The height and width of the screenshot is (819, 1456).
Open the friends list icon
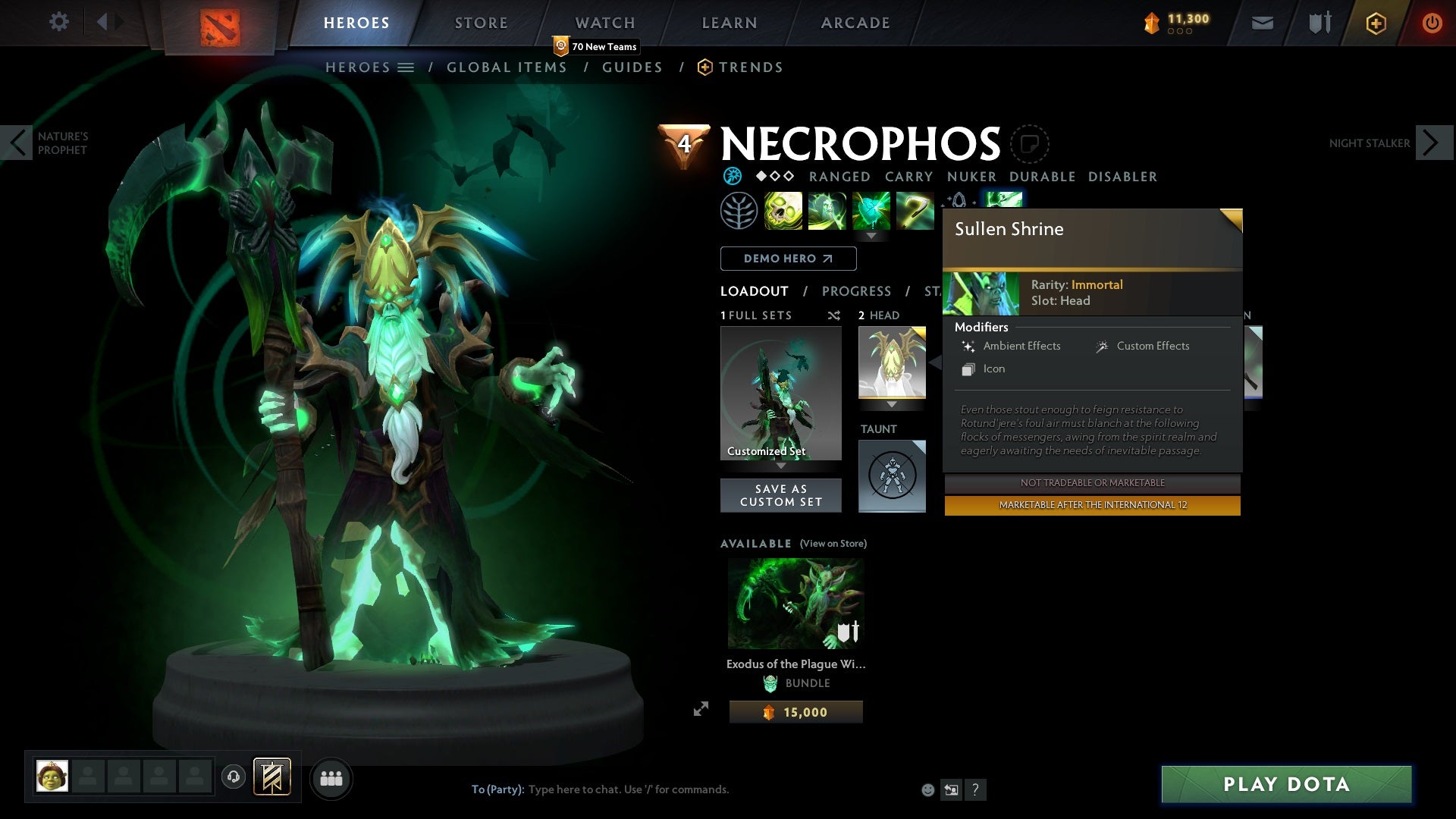coord(332,778)
